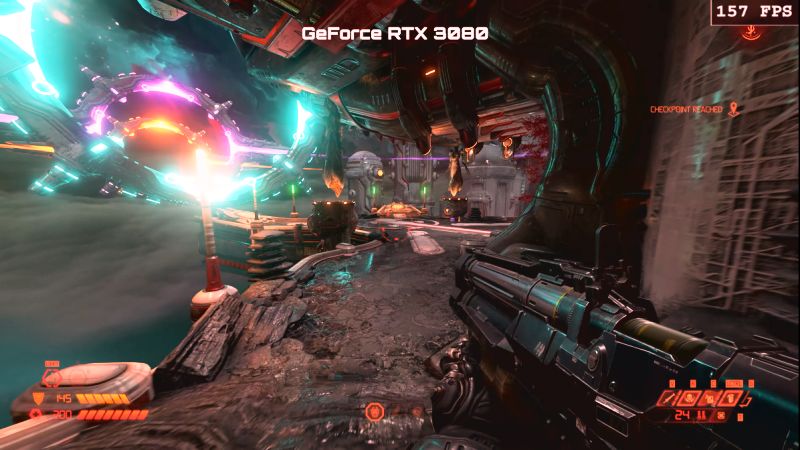This screenshot has height=450, width=800.
Task: Click the hexagon icon above the armor readout
Action: 52,378
